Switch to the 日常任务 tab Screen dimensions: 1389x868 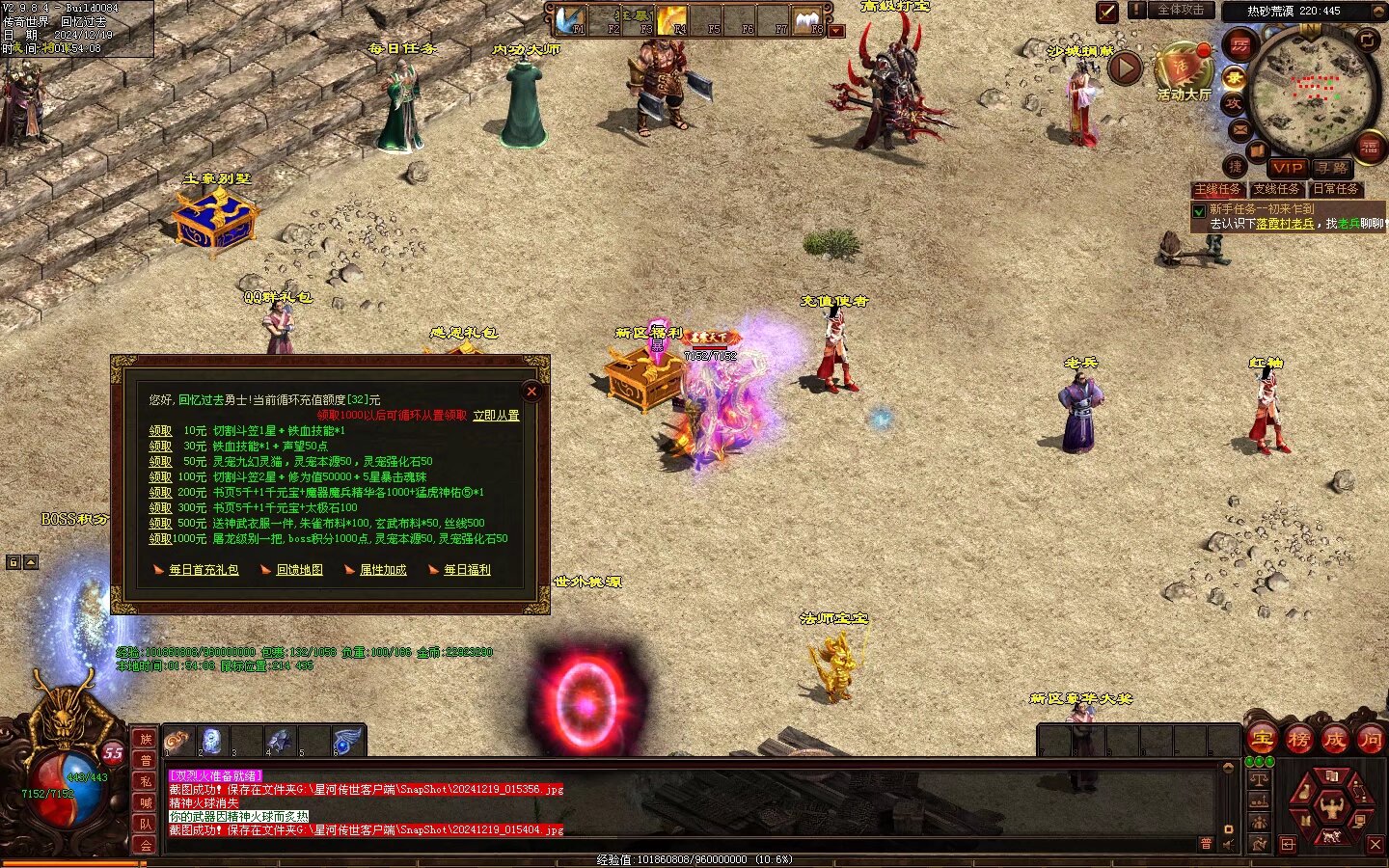point(1335,189)
